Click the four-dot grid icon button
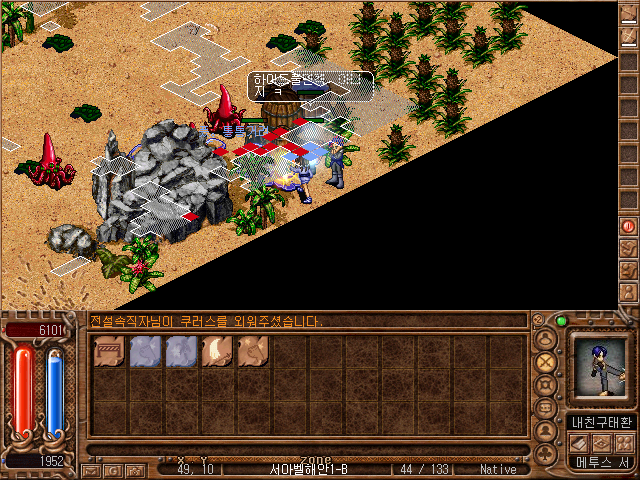Viewport: 640px width, 480px height. tap(623, 443)
